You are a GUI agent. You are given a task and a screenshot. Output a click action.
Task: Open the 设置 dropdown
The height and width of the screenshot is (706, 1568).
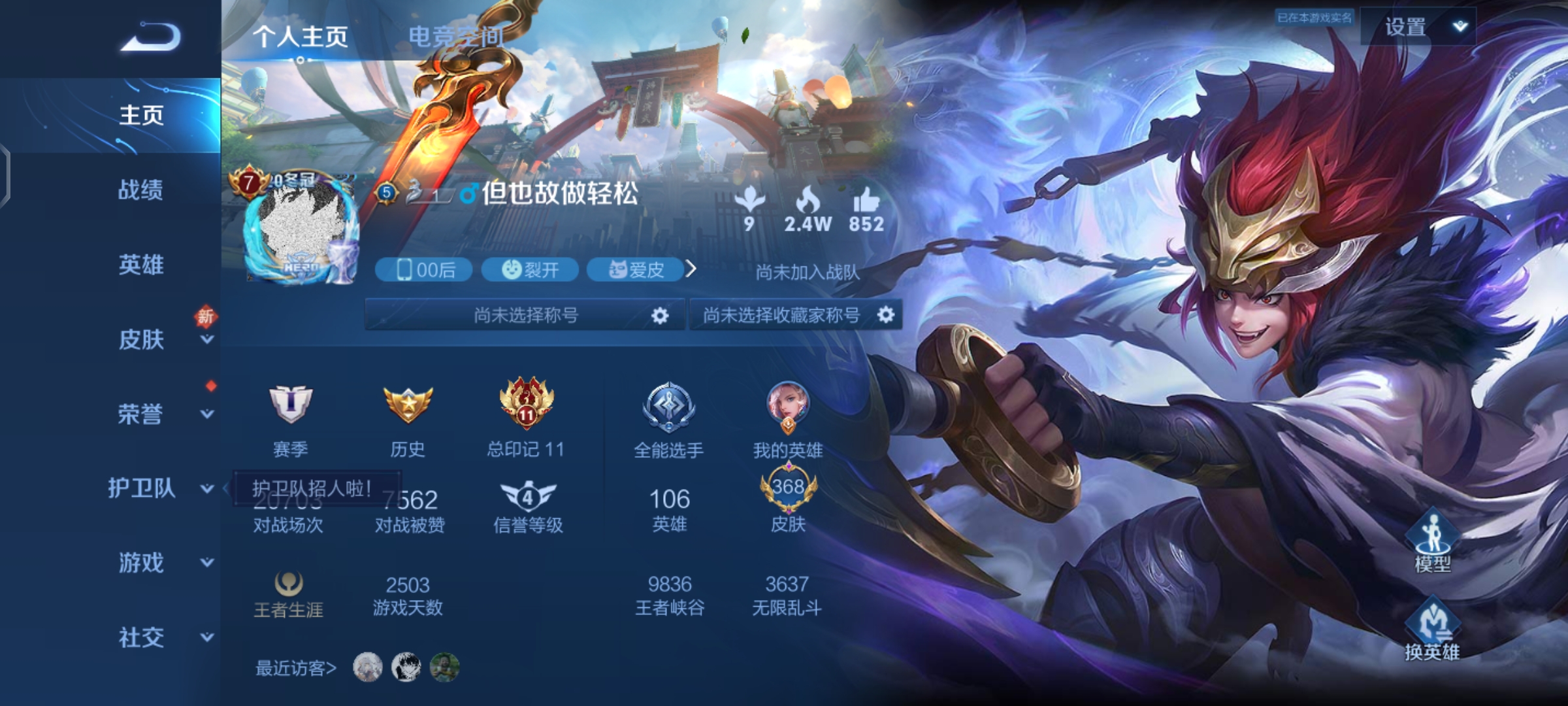pos(1418,27)
